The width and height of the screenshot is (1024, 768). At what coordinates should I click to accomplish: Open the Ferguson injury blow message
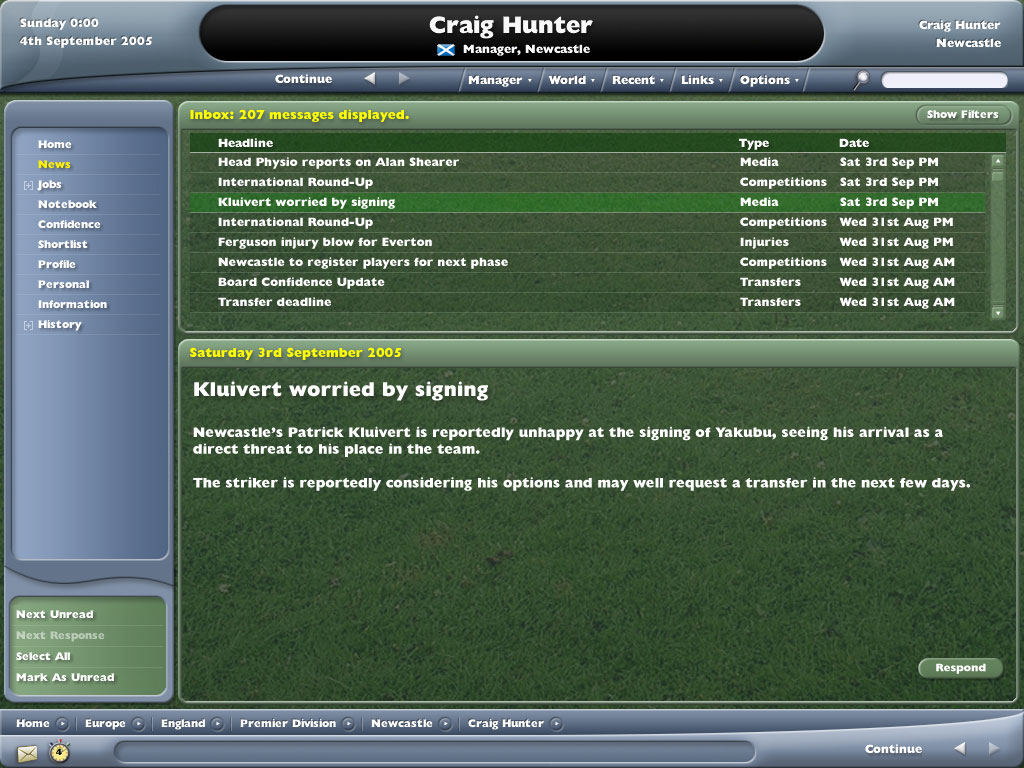click(x=325, y=242)
